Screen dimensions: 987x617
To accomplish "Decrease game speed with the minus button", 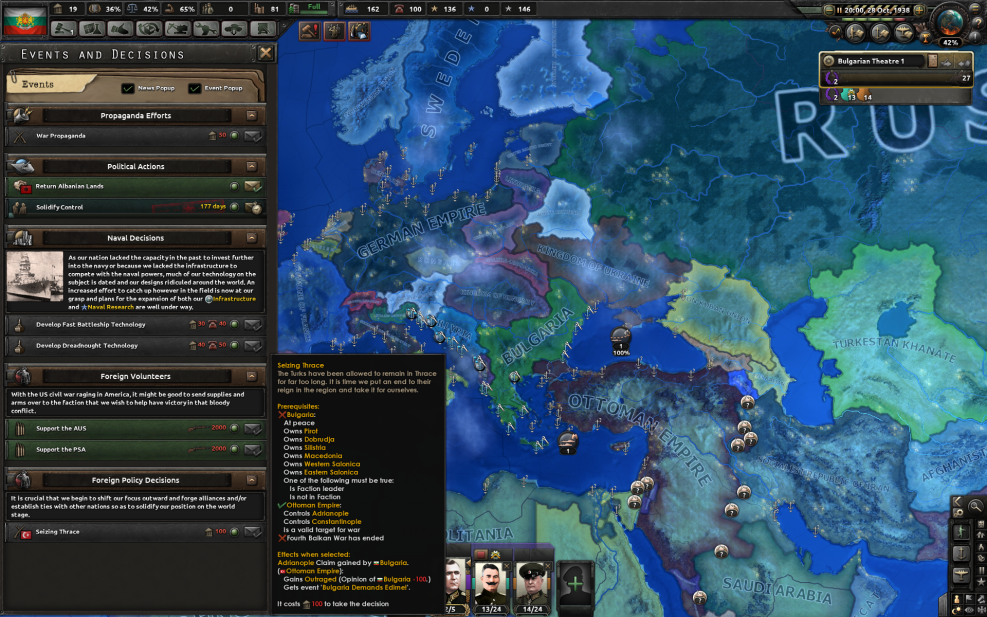I will click(x=828, y=9).
